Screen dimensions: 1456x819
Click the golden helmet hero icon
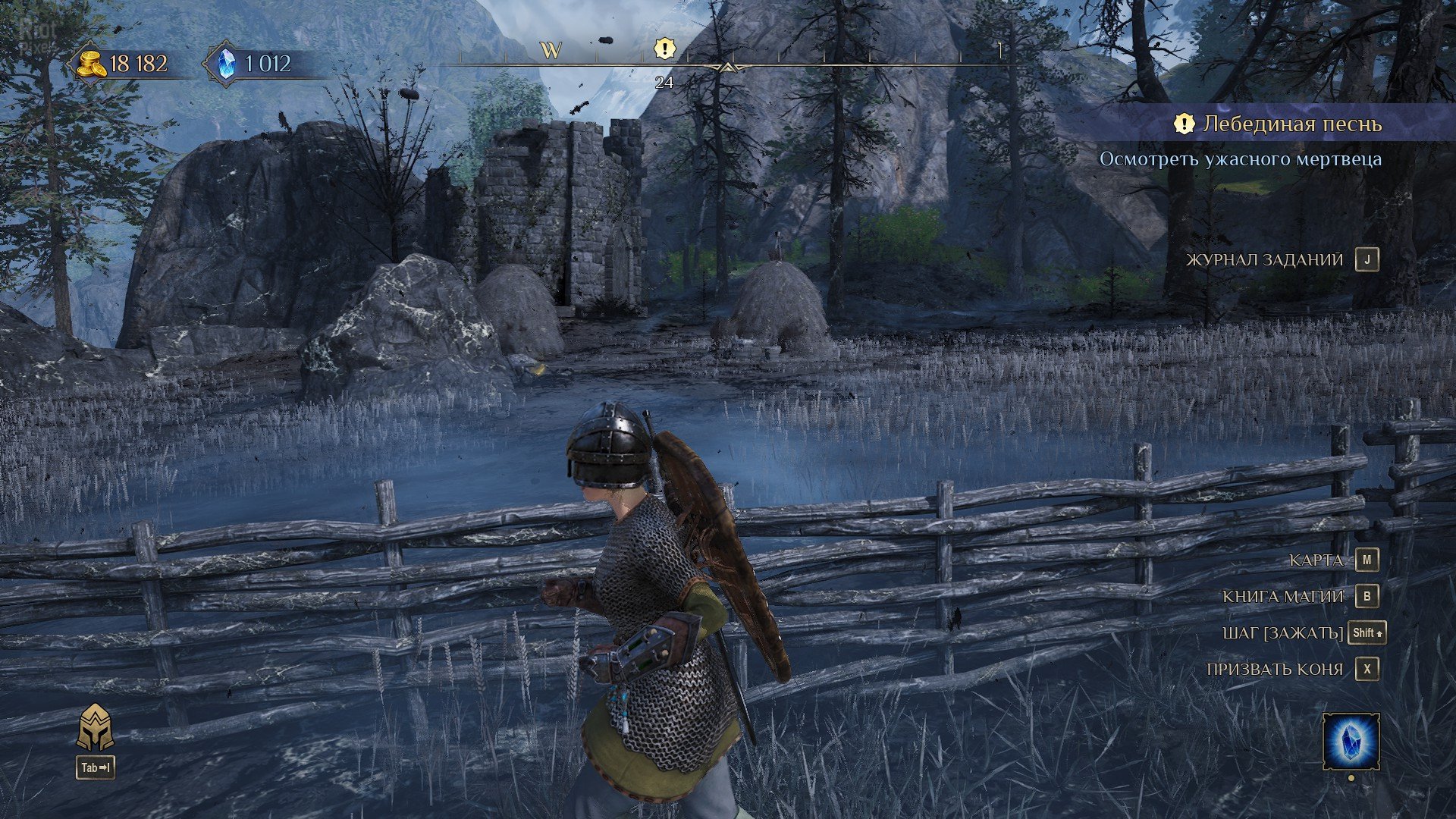tap(96, 728)
